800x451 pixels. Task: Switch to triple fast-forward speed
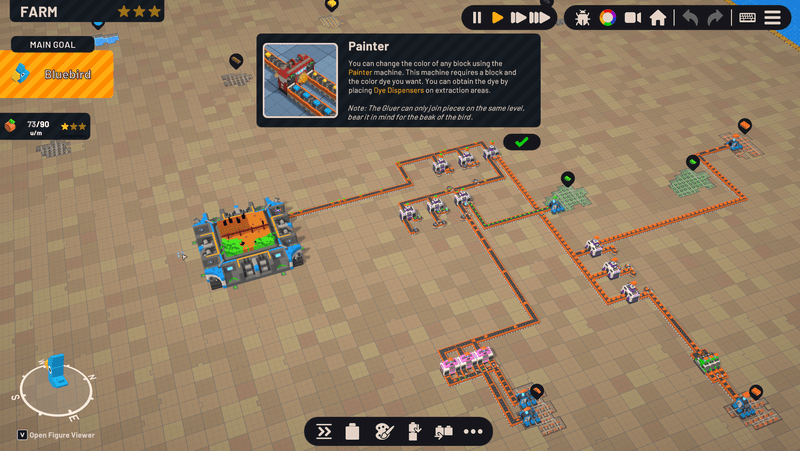tap(541, 18)
